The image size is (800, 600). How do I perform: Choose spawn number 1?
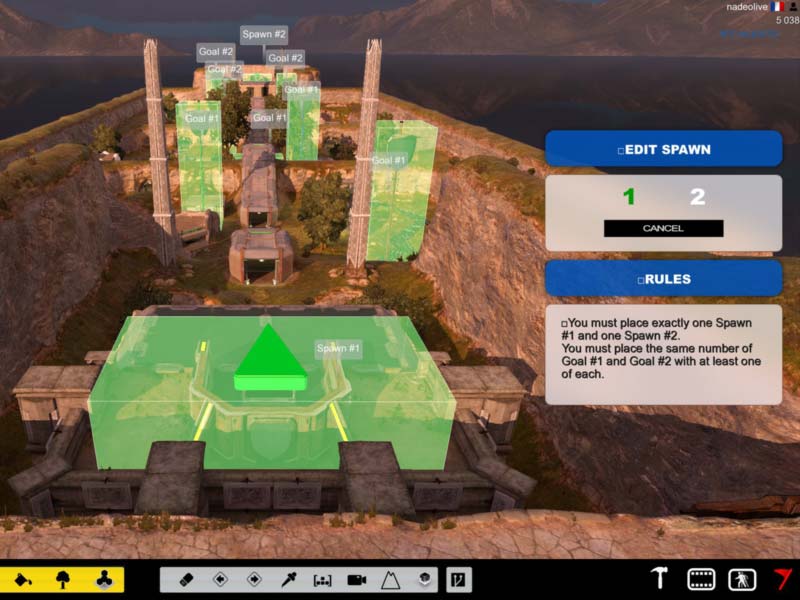(629, 197)
